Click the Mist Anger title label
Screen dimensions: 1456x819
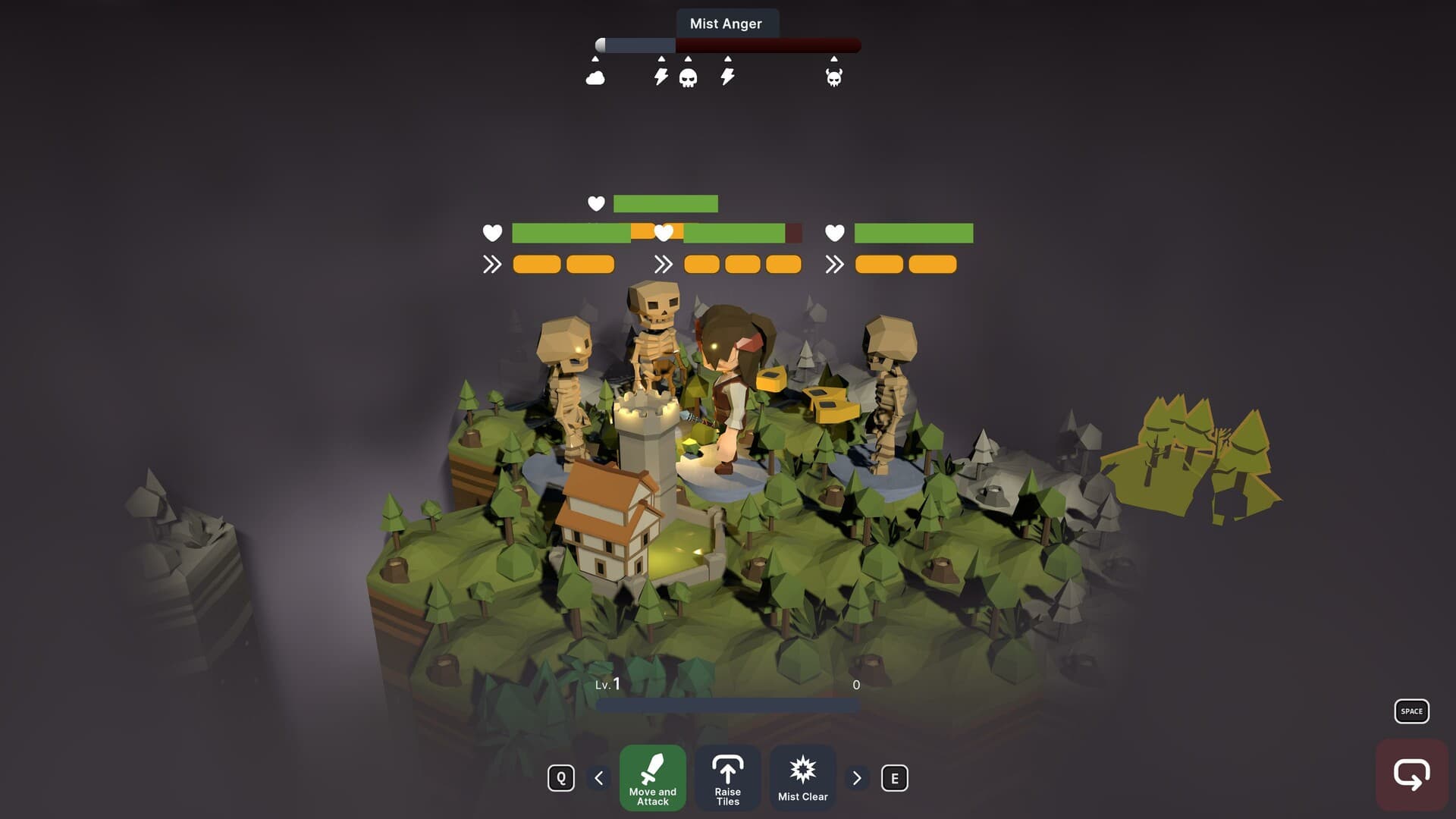pos(726,24)
